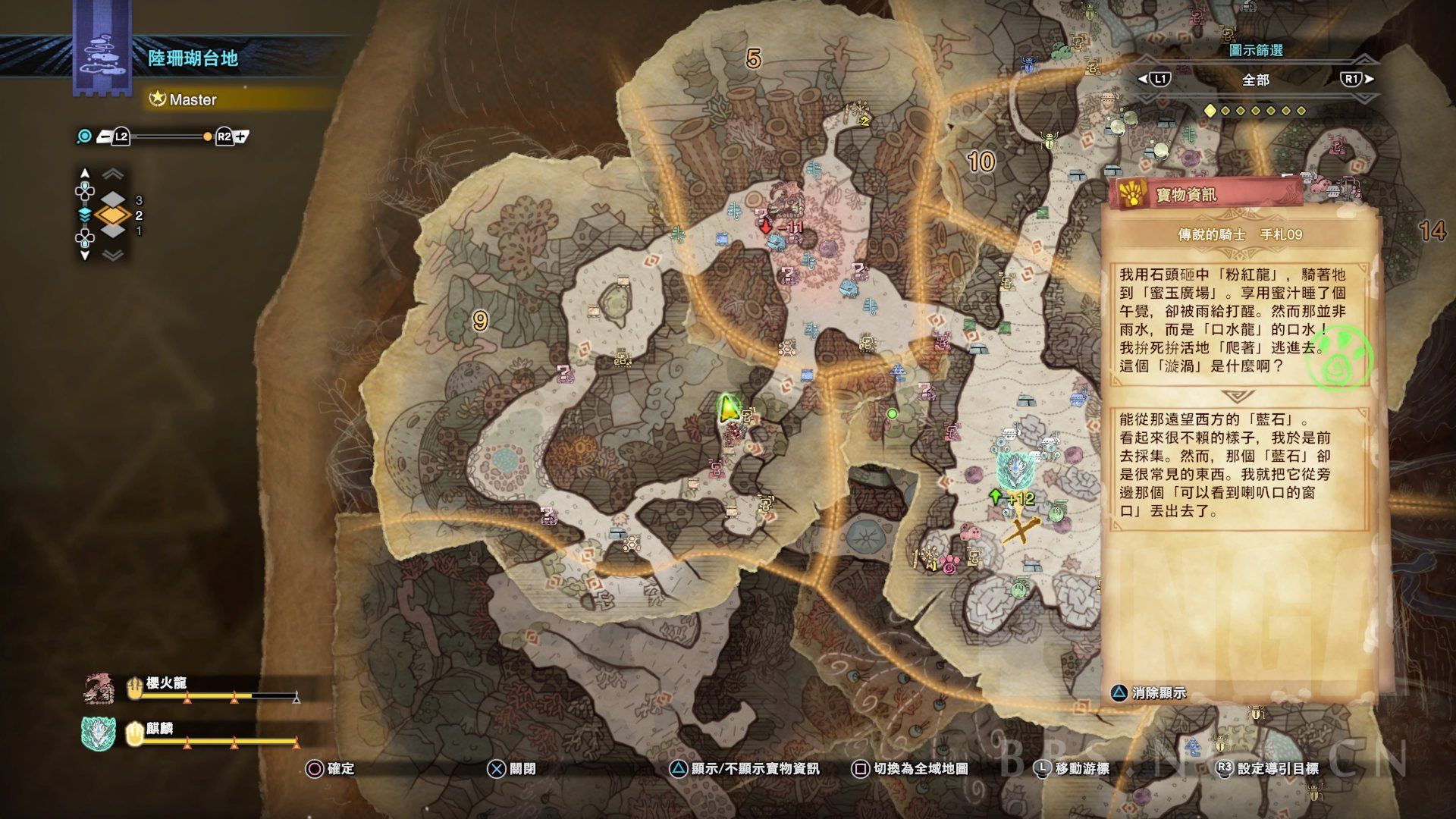Click the map zoom slider handle
The height and width of the screenshot is (819, 1456).
[207, 137]
